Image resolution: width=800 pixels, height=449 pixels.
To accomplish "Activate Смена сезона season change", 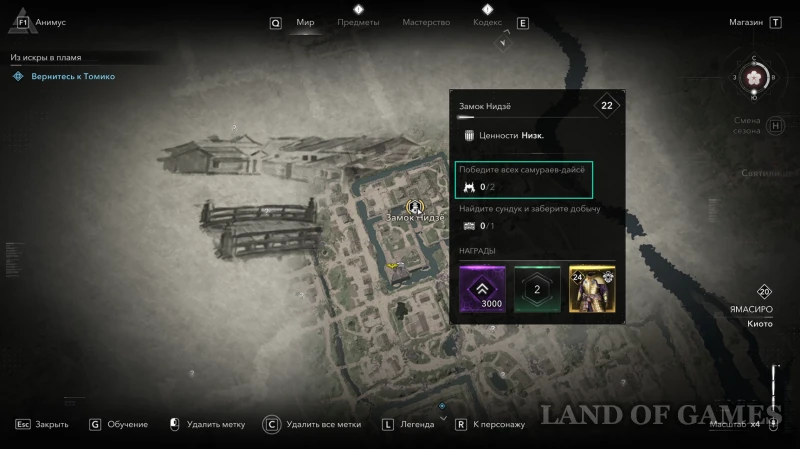I will [746, 127].
